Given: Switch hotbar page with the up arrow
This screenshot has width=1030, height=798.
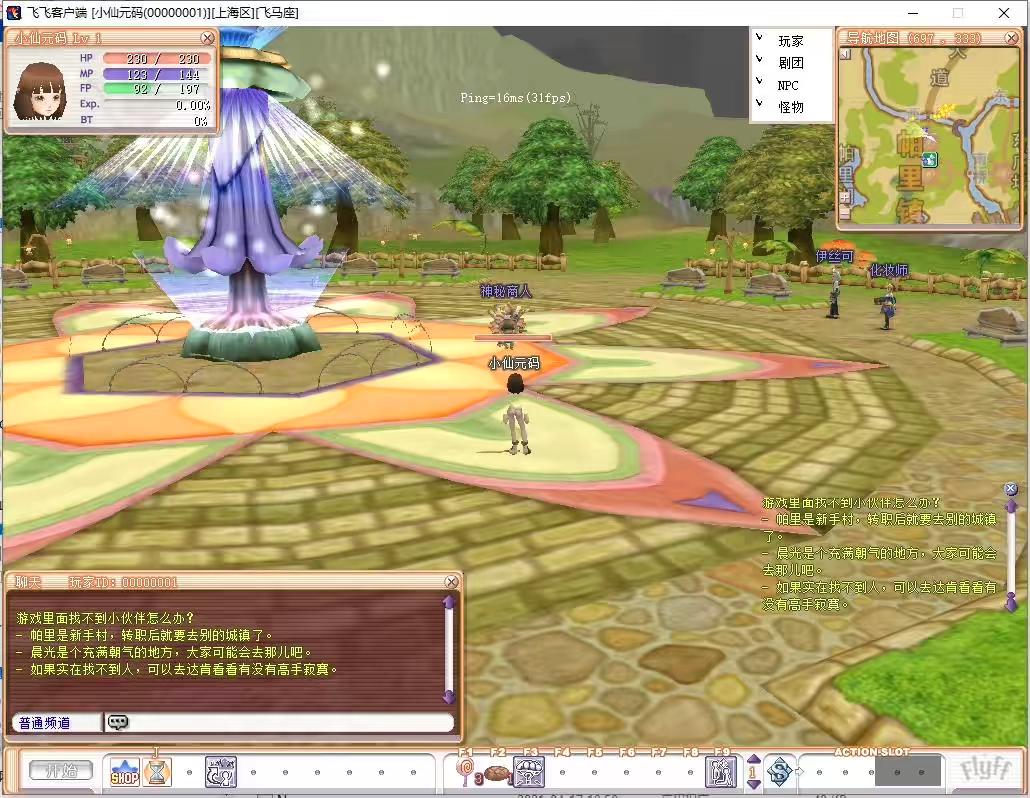Looking at the screenshot, I should (753, 760).
